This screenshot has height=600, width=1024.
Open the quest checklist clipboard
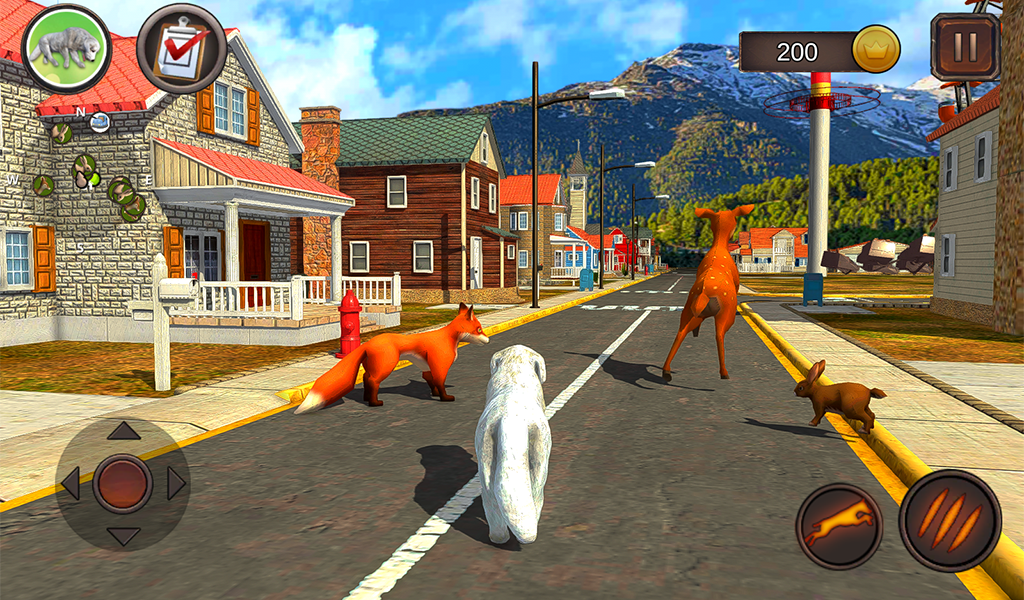[181, 48]
